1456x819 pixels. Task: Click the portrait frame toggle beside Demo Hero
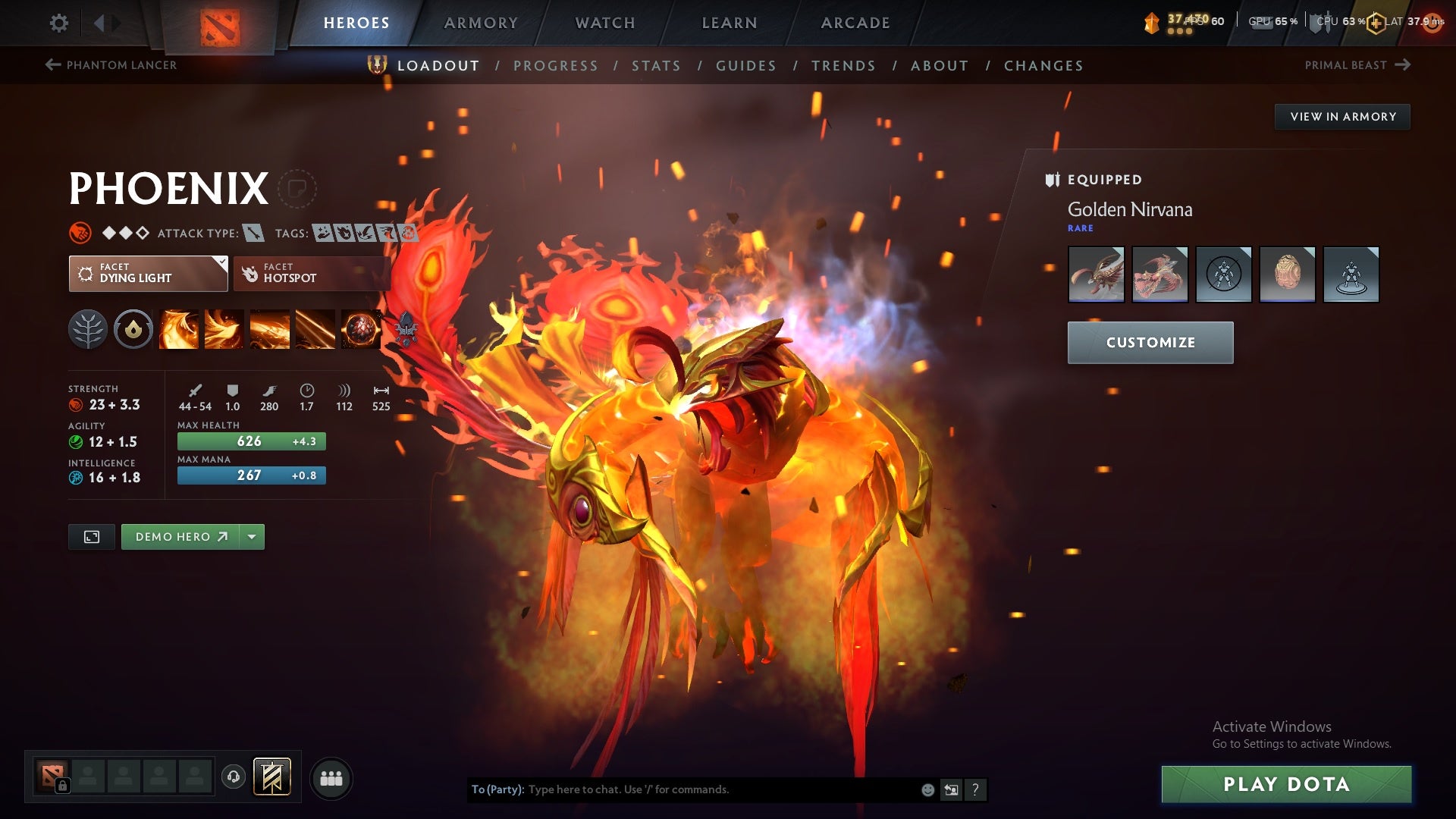91,536
